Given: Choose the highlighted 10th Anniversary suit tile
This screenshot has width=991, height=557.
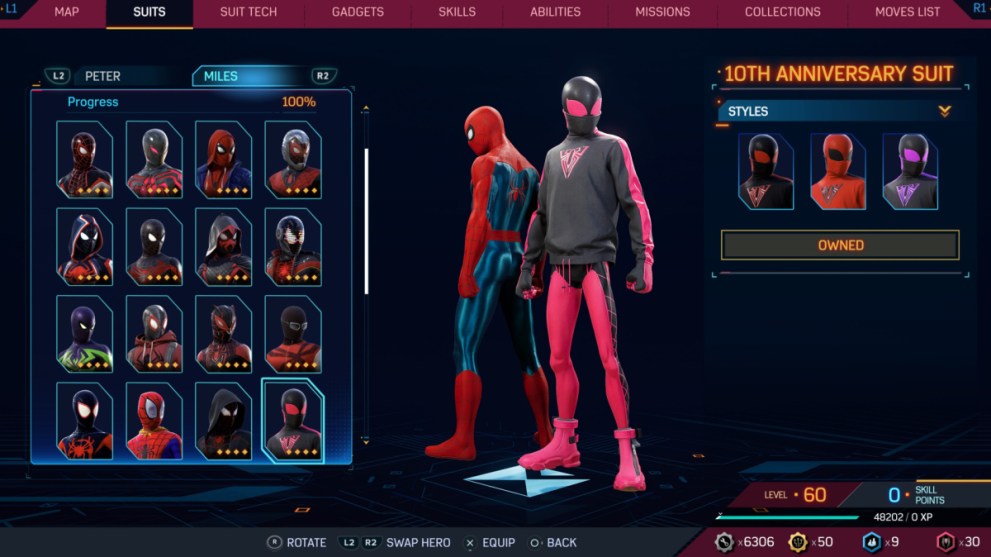Looking at the screenshot, I should (x=293, y=420).
